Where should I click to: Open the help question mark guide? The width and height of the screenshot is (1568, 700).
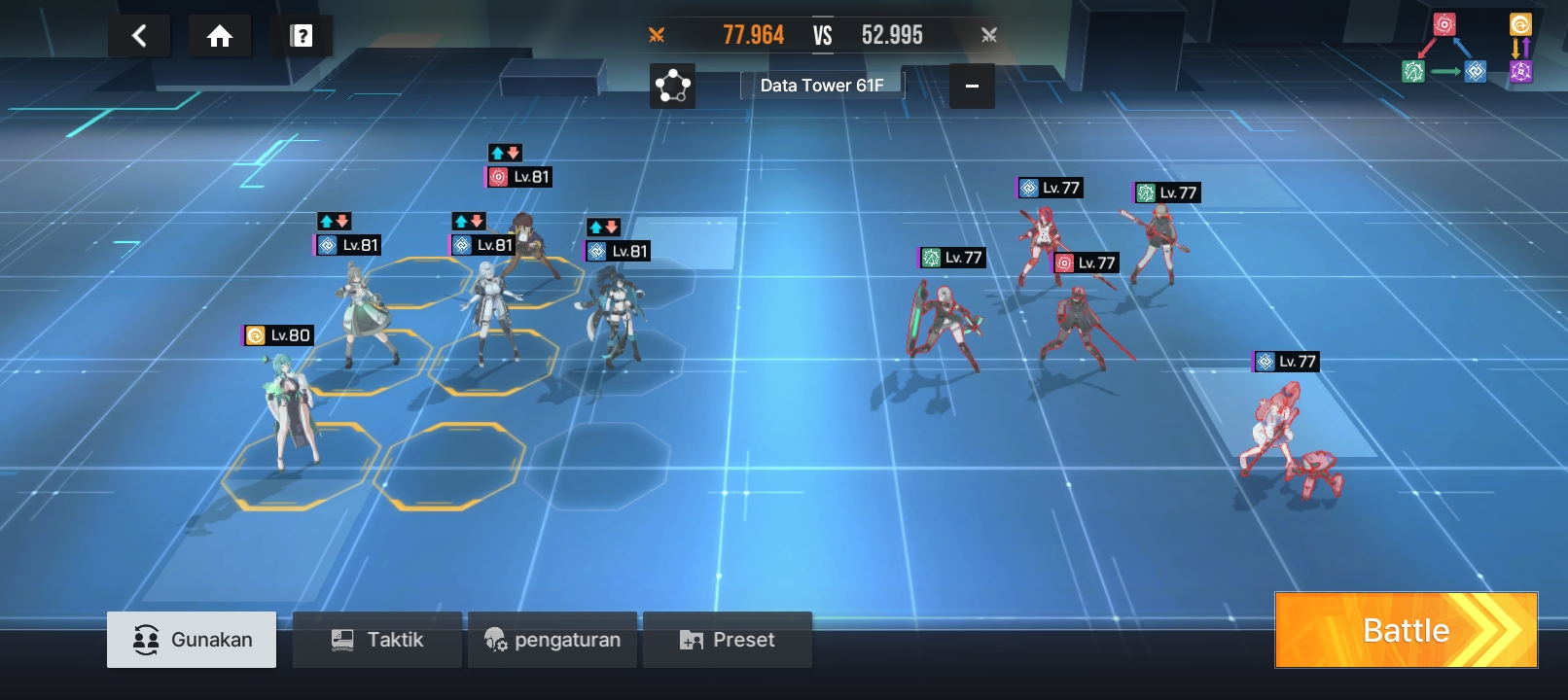(302, 37)
